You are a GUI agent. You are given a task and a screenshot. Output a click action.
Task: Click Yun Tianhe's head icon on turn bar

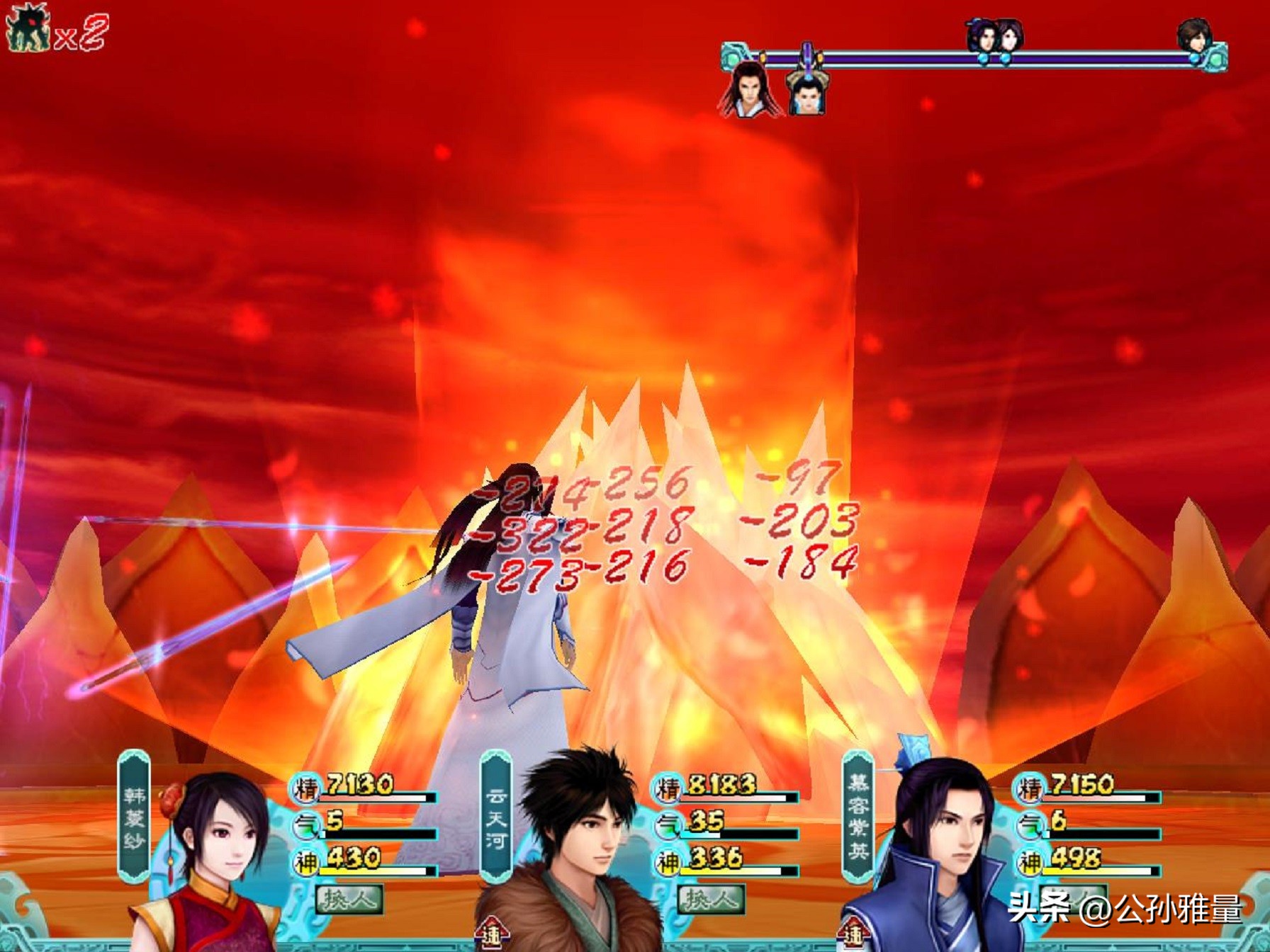coord(1193,35)
